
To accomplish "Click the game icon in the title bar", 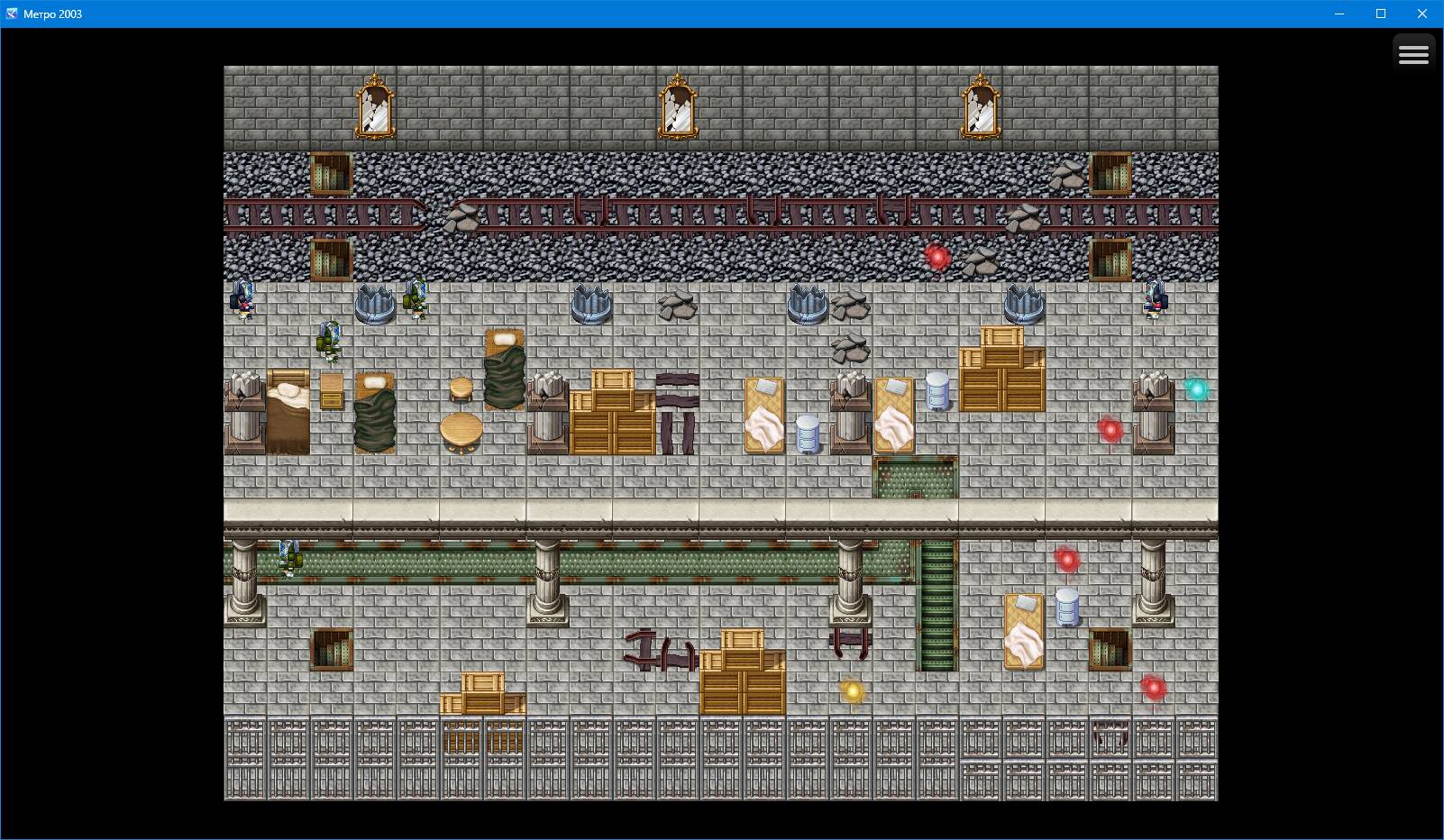I will [x=9, y=14].
